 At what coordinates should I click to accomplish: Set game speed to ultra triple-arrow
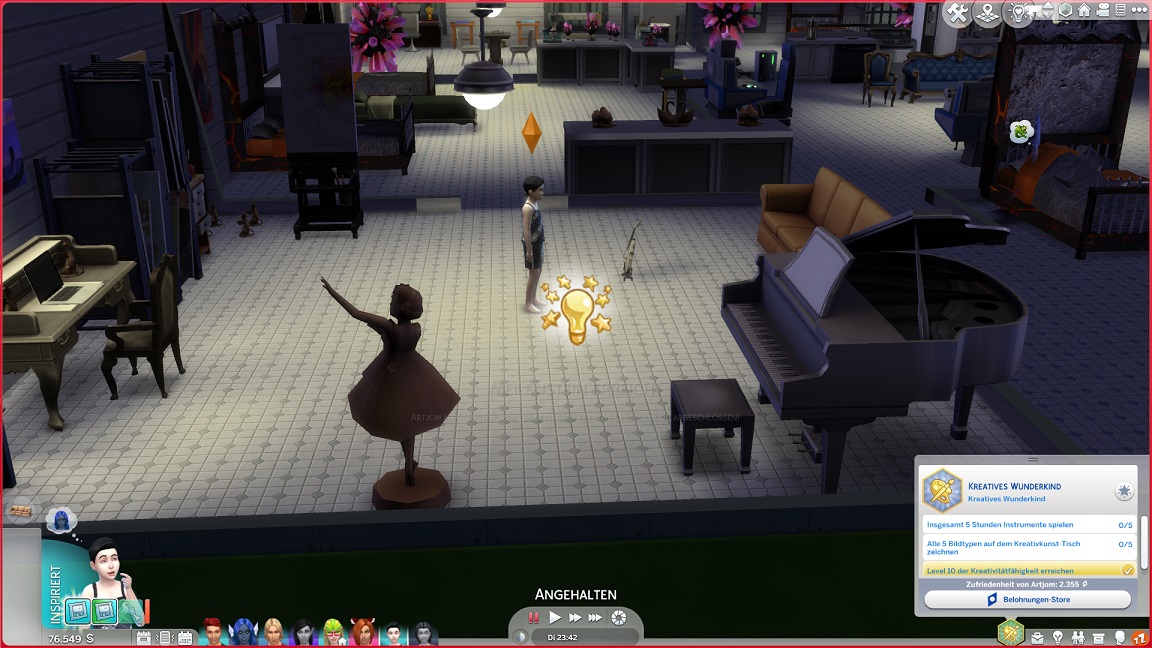coord(596,618)
